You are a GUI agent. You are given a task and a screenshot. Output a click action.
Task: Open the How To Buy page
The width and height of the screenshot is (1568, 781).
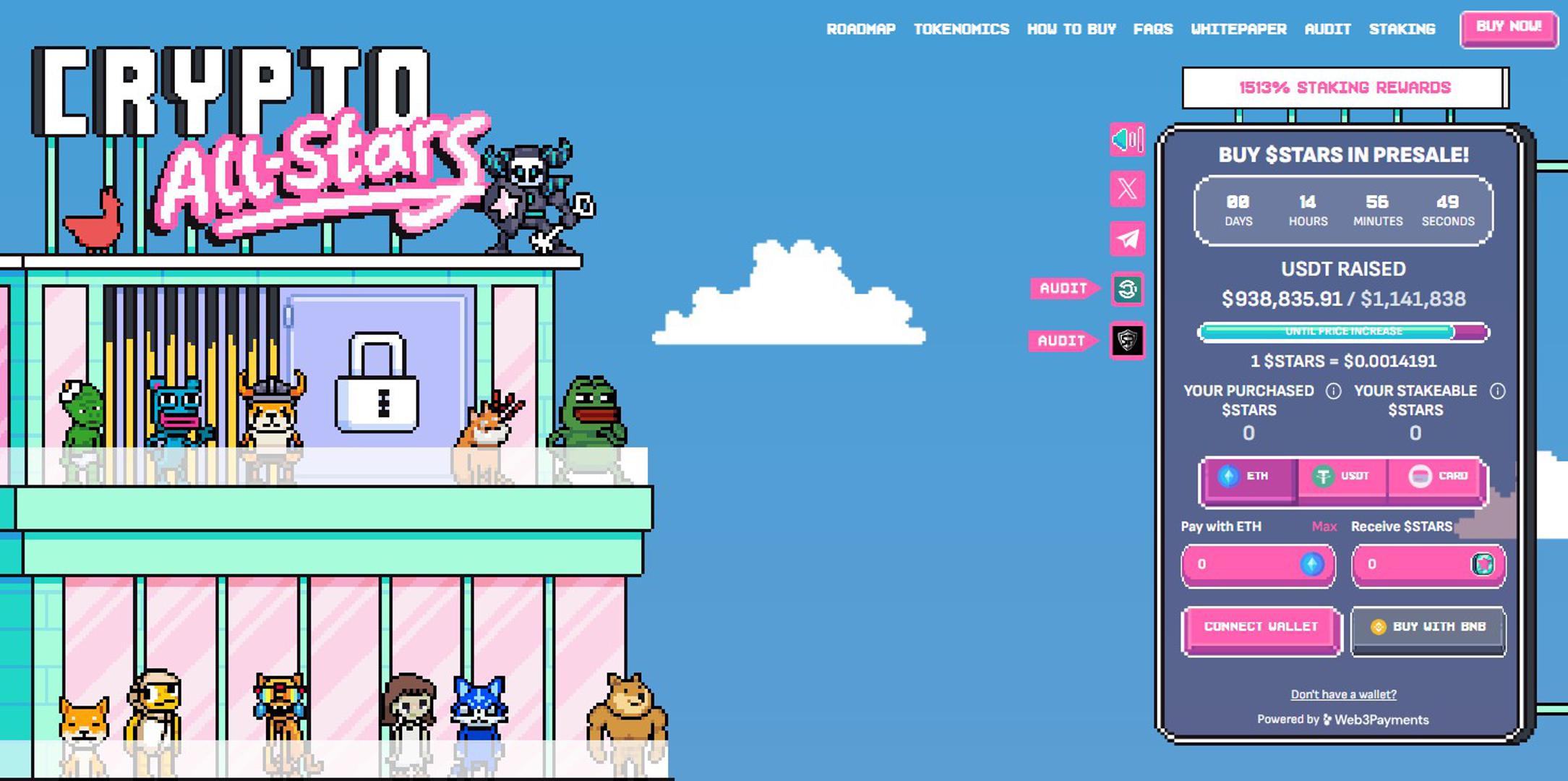[x=1071, y=29]
